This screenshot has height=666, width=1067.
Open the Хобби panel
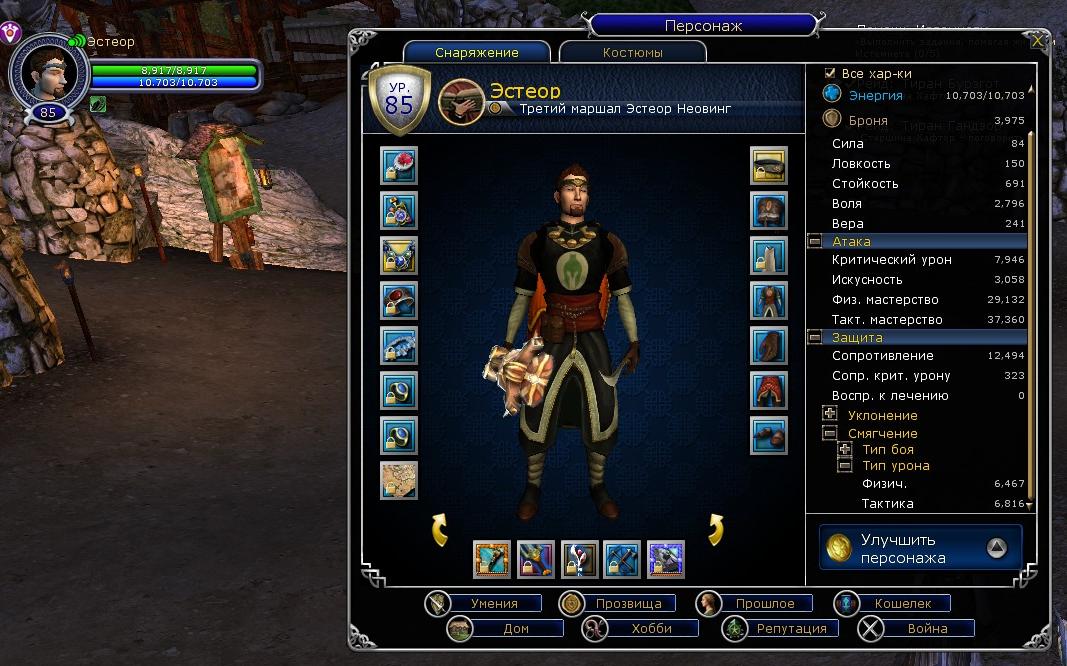click(x=651, y=628)
